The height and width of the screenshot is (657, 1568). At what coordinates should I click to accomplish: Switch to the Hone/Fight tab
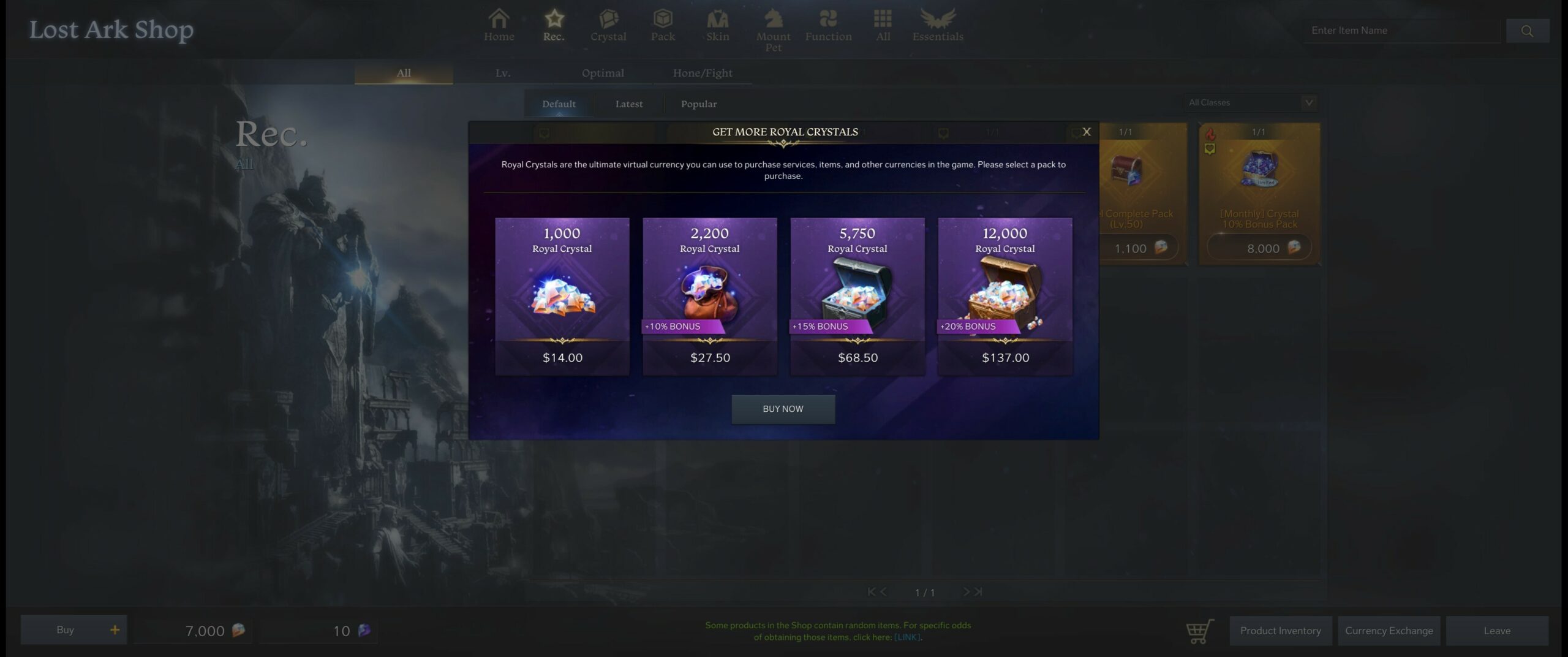point(702,73)
